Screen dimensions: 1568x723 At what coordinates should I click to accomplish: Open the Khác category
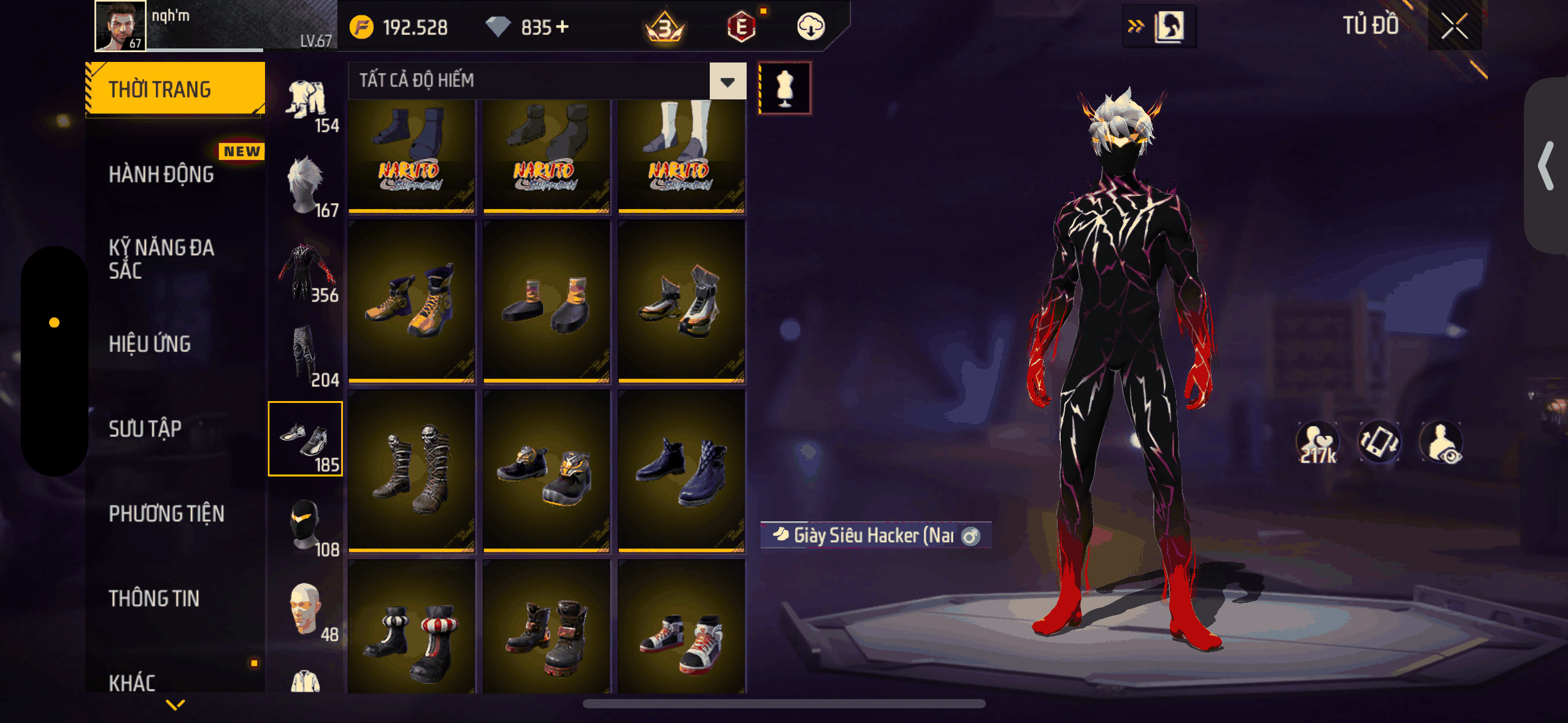click(x=133, y=682)
